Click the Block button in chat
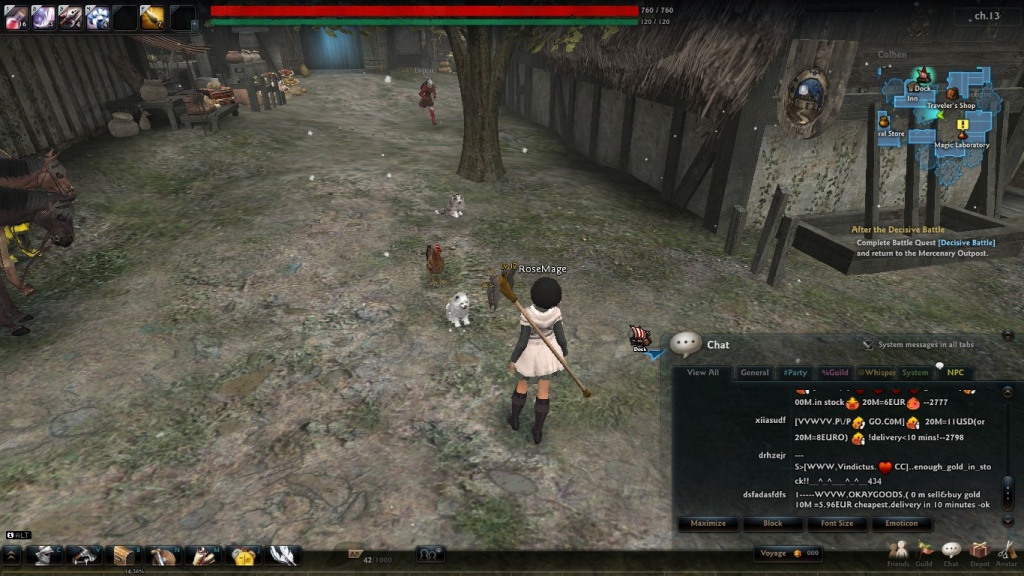The image size is (1024, 576). [x=773, y=523]
